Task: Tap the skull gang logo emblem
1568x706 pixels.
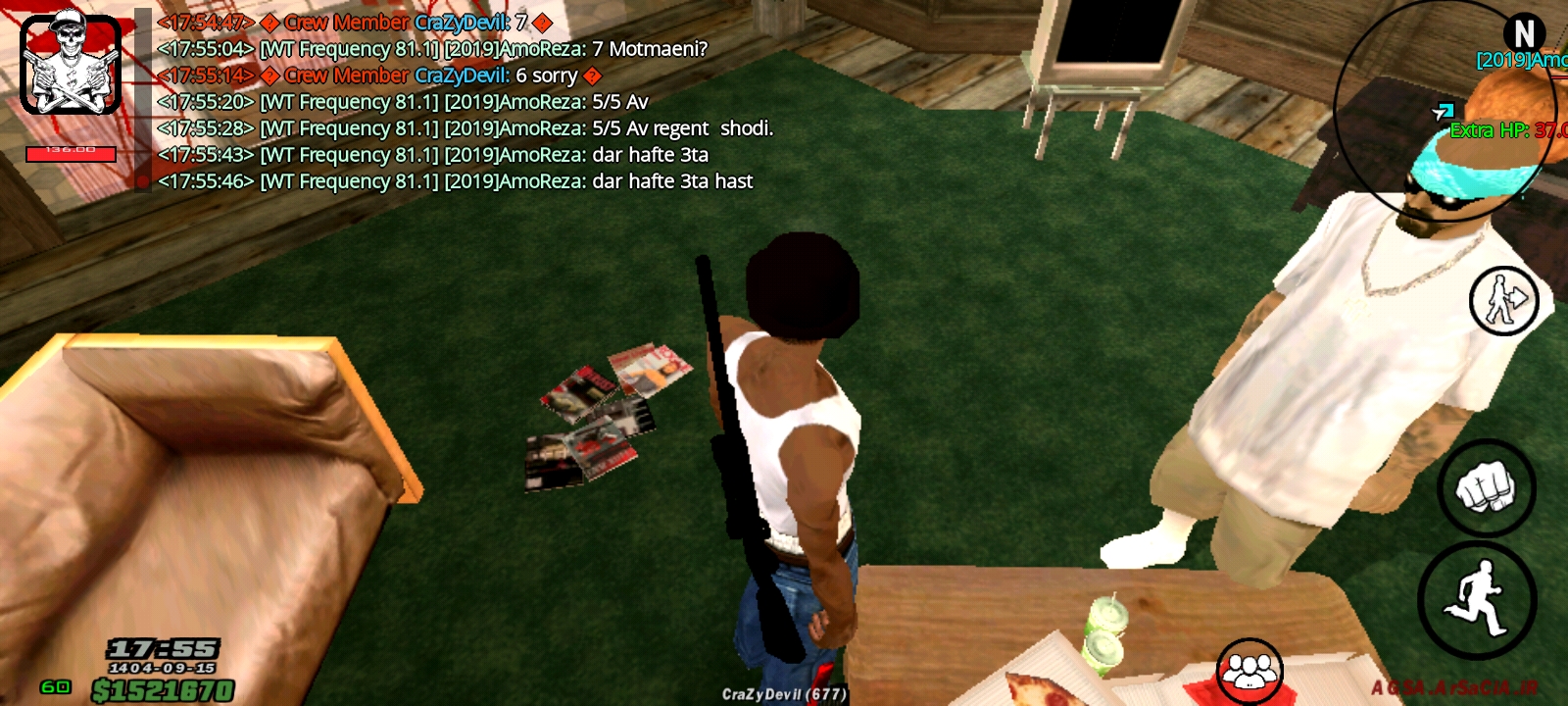Action: pos(69,64)
